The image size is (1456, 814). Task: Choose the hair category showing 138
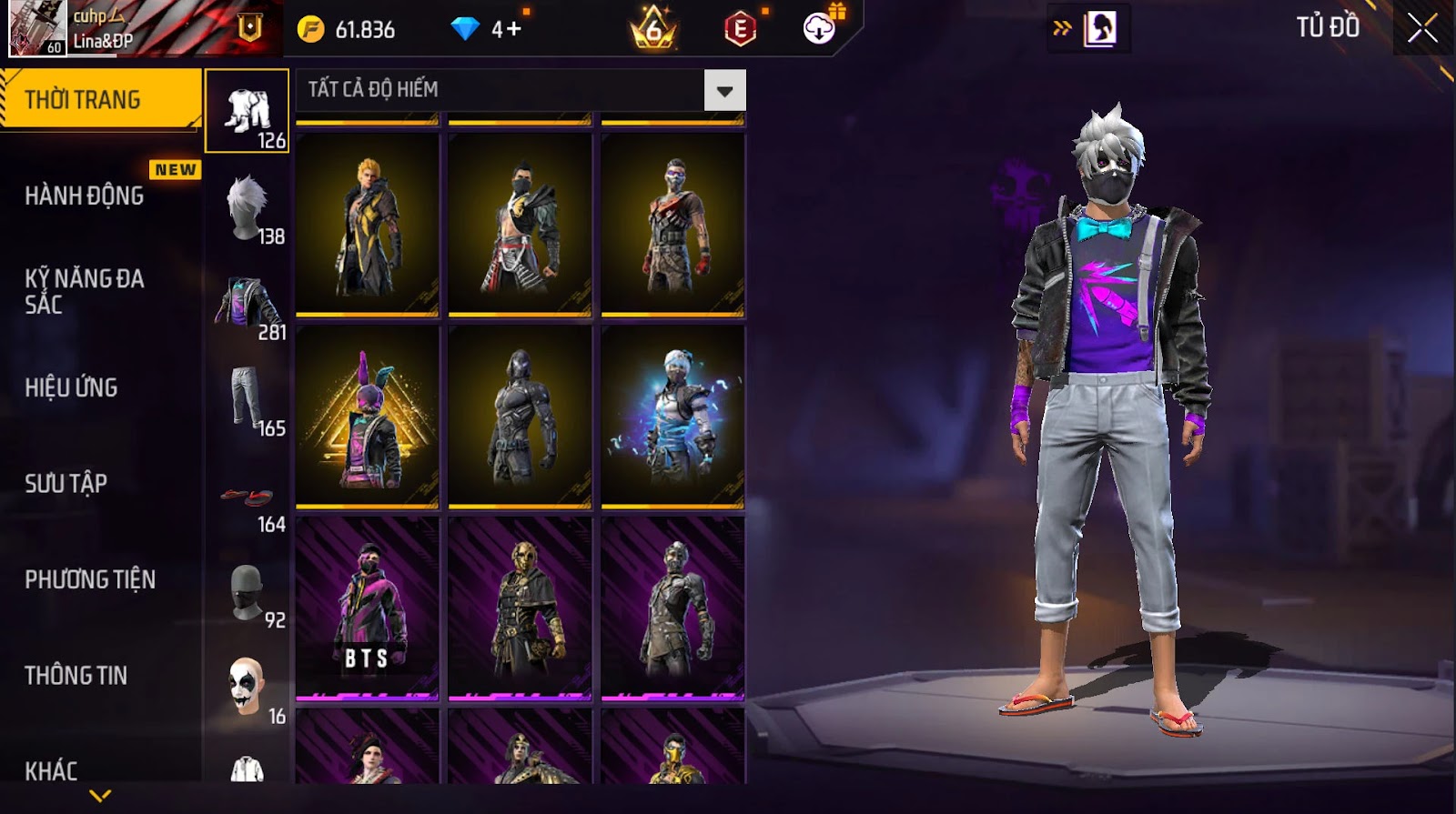(x=248, y=208)
